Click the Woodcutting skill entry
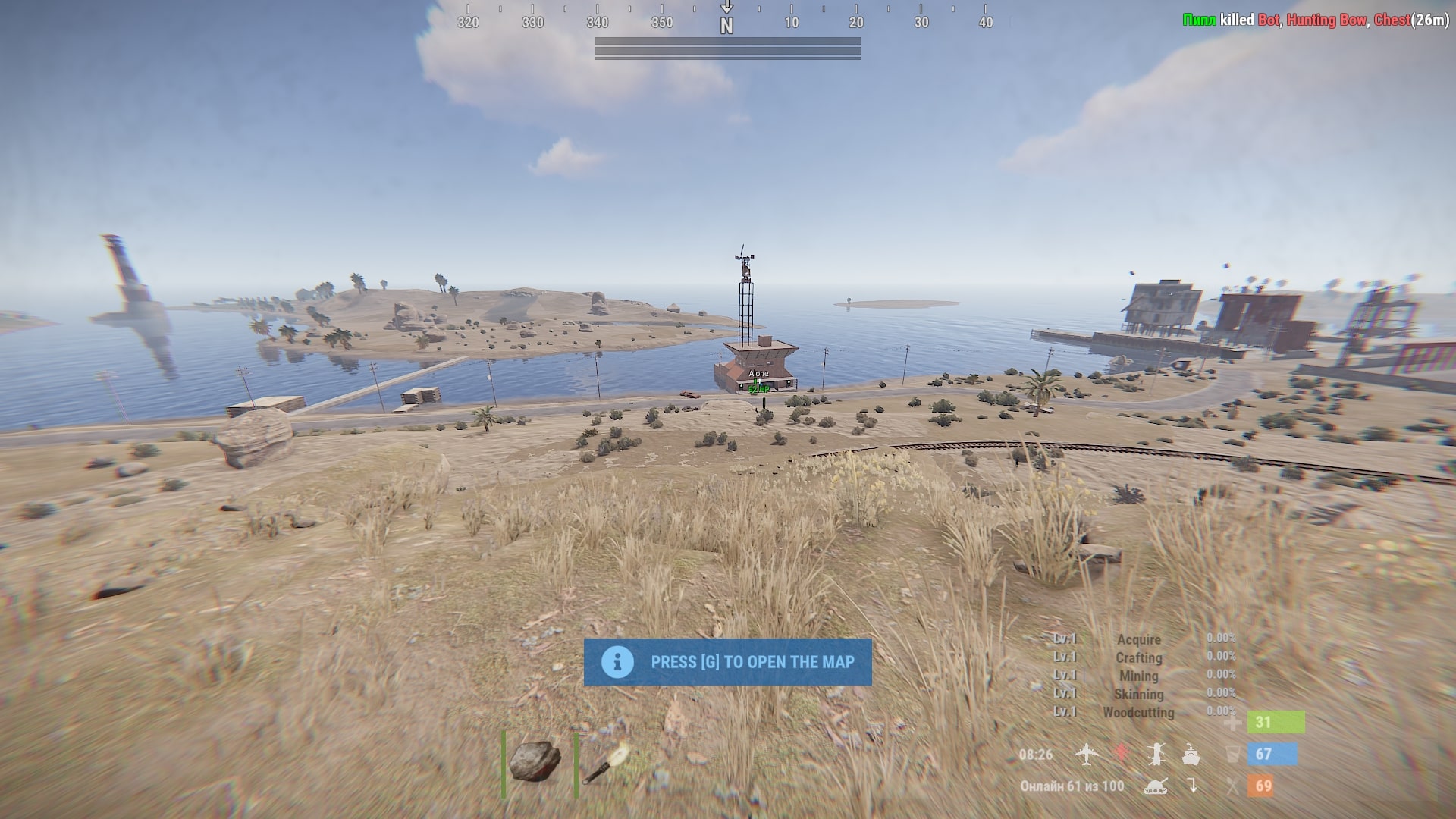This screenshot has height=819, width=1456. click(x=1137, y=713)
